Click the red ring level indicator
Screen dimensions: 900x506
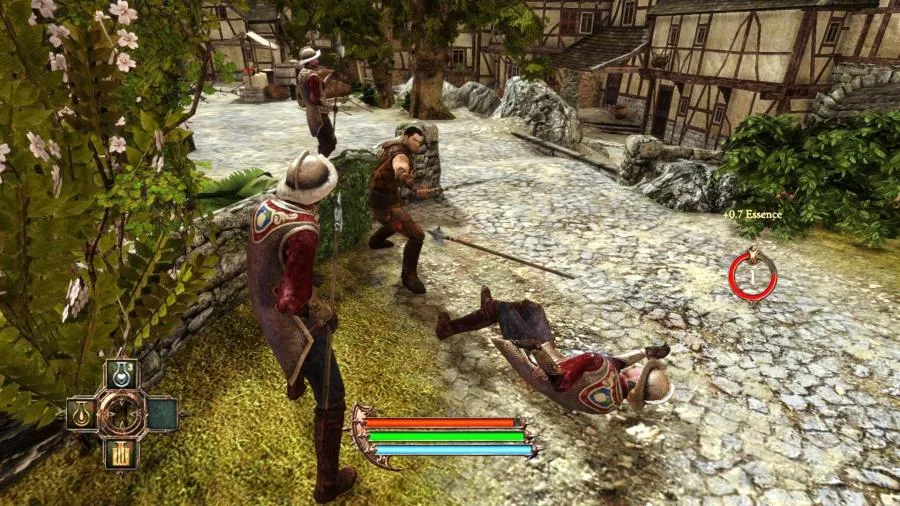(752, 276)
